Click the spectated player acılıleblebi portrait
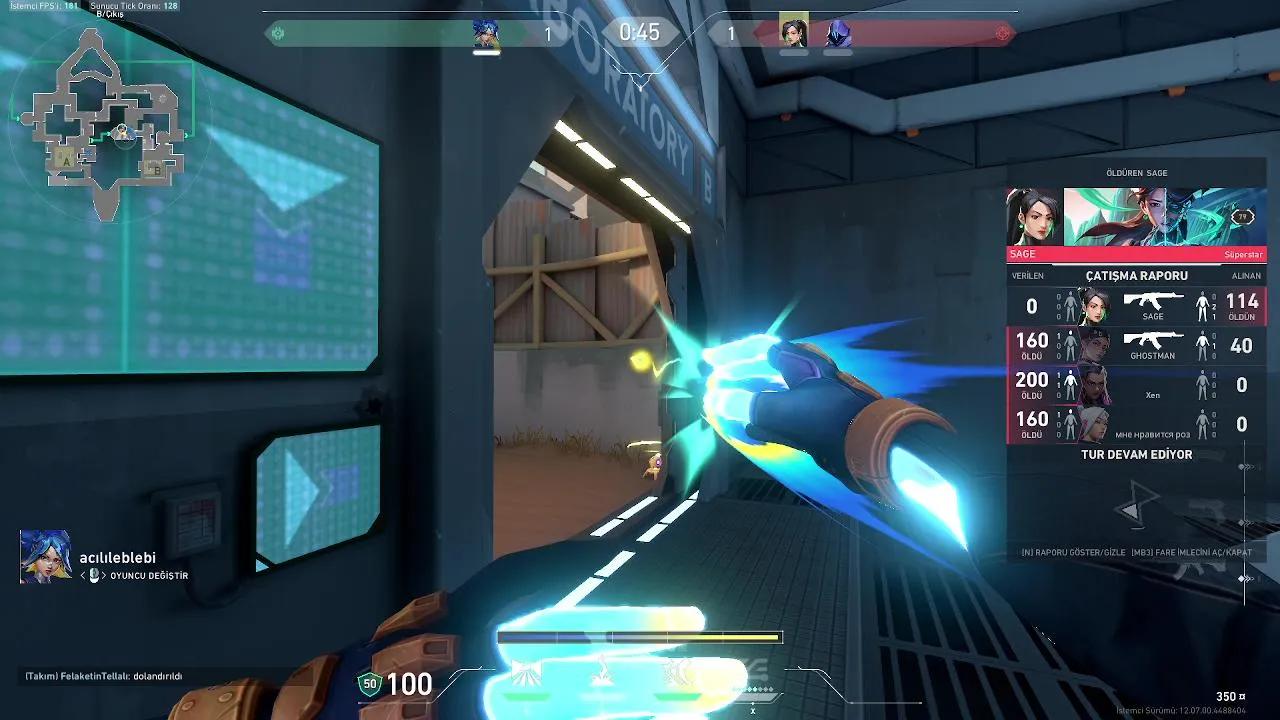 (x=45, y=557)
